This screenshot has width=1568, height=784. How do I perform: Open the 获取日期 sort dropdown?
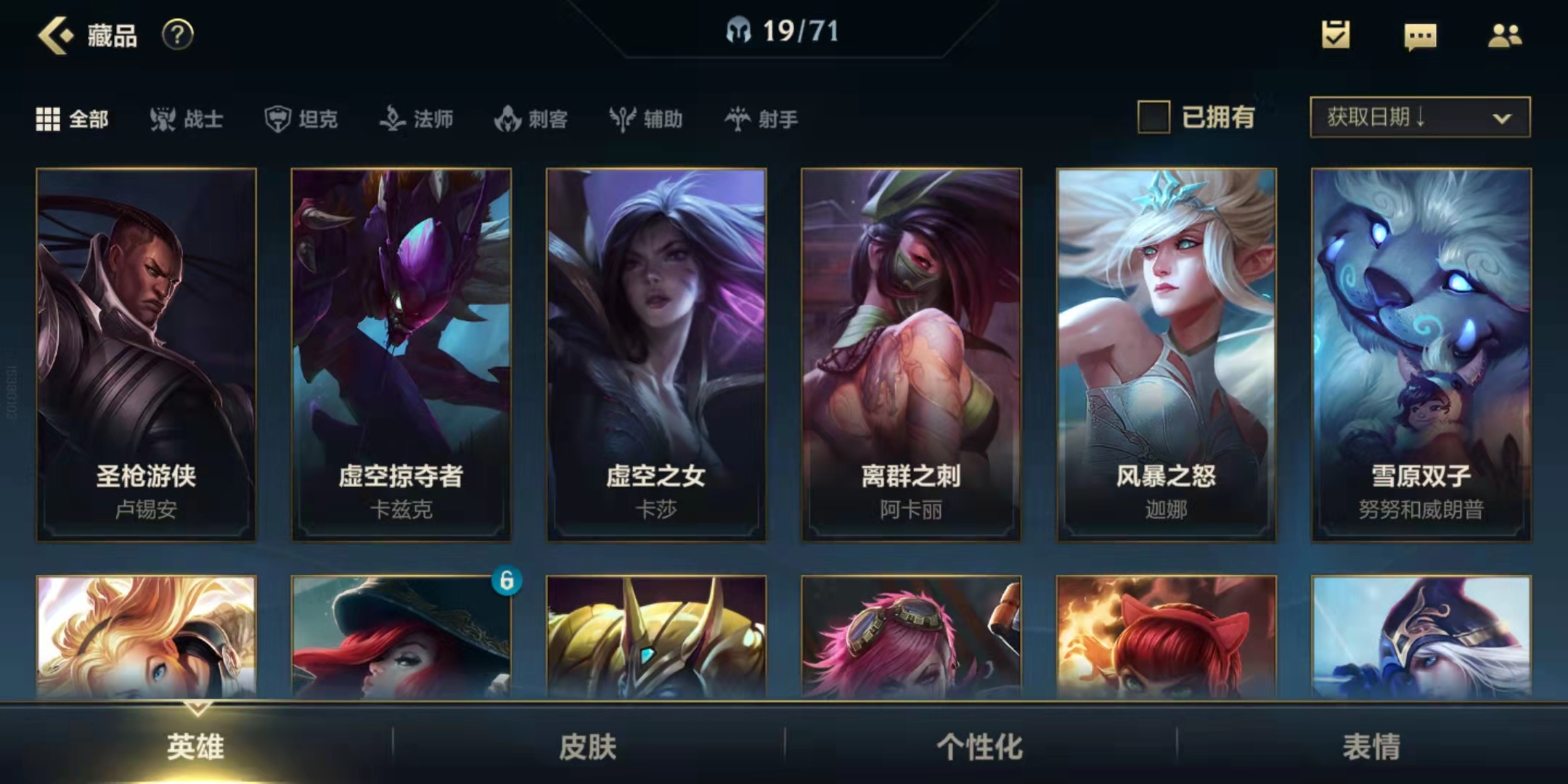pos(1420,118)
